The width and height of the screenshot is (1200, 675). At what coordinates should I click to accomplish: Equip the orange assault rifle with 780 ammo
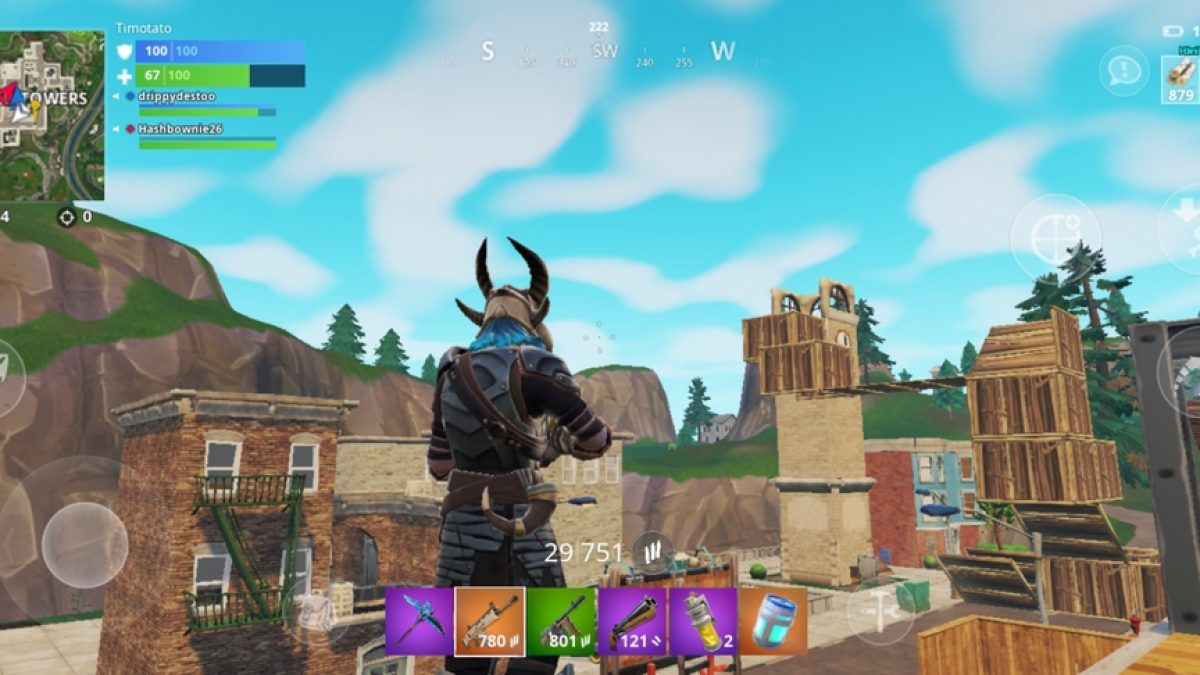click(490, 621)
